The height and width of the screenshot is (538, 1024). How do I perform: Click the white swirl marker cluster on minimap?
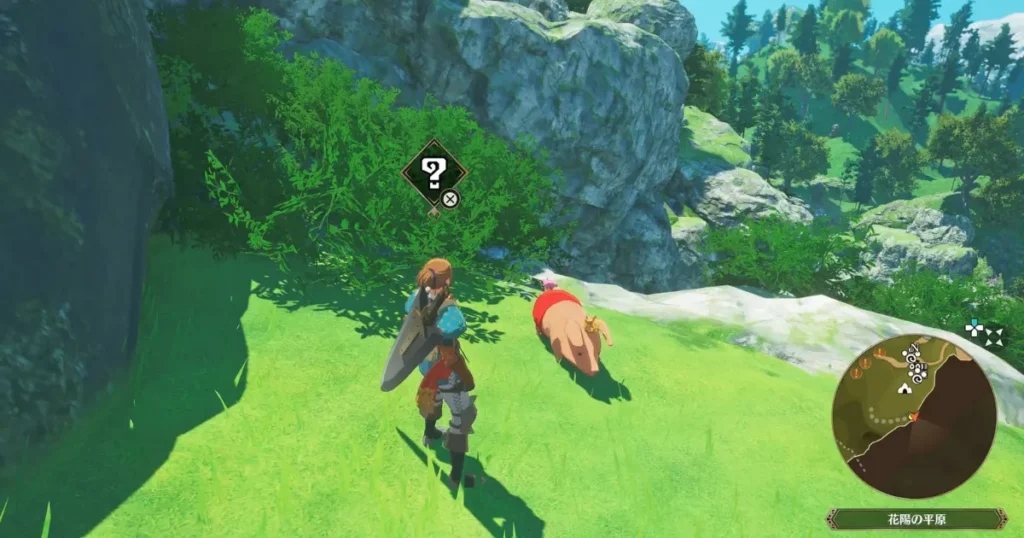pos(915,364)
